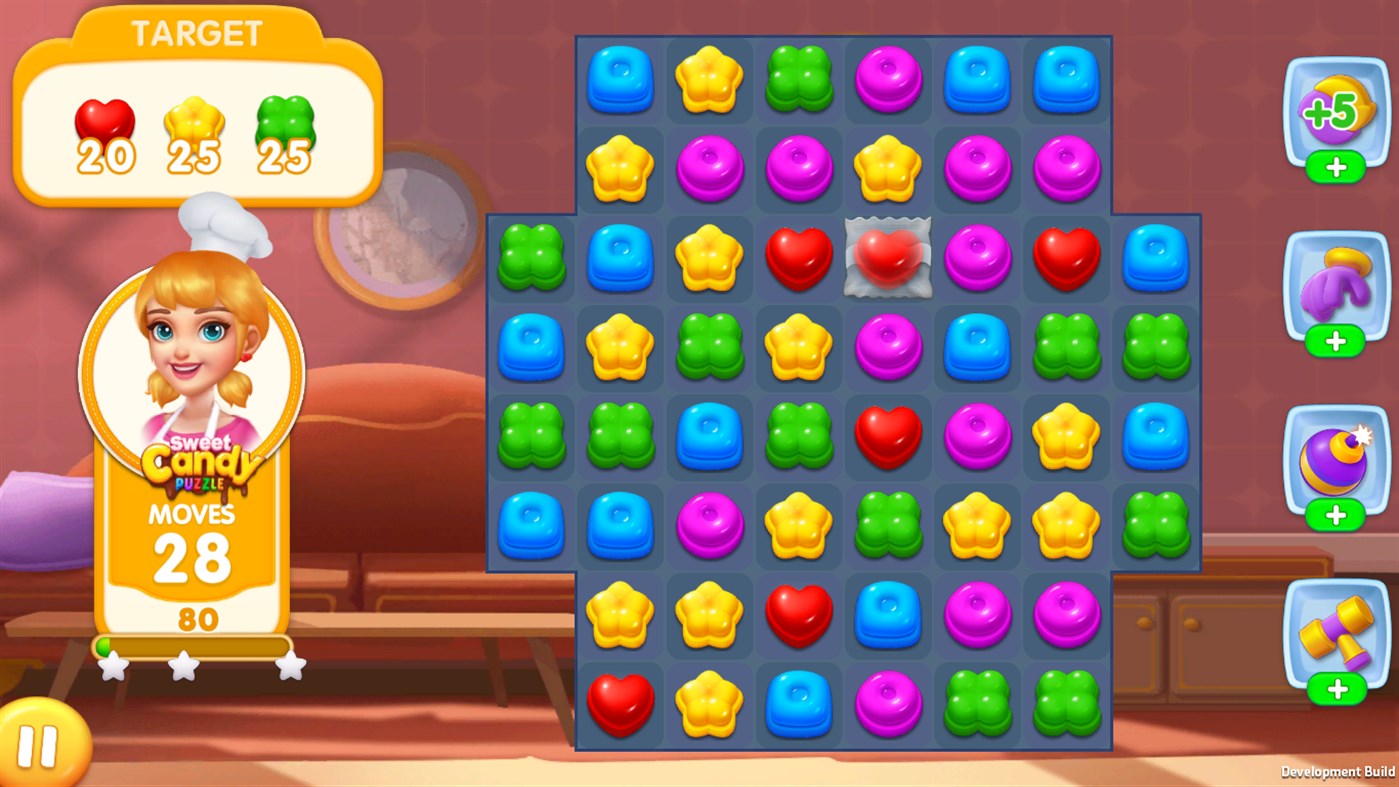
Task: Click the level progress bar showing 80
Action: 191,646
